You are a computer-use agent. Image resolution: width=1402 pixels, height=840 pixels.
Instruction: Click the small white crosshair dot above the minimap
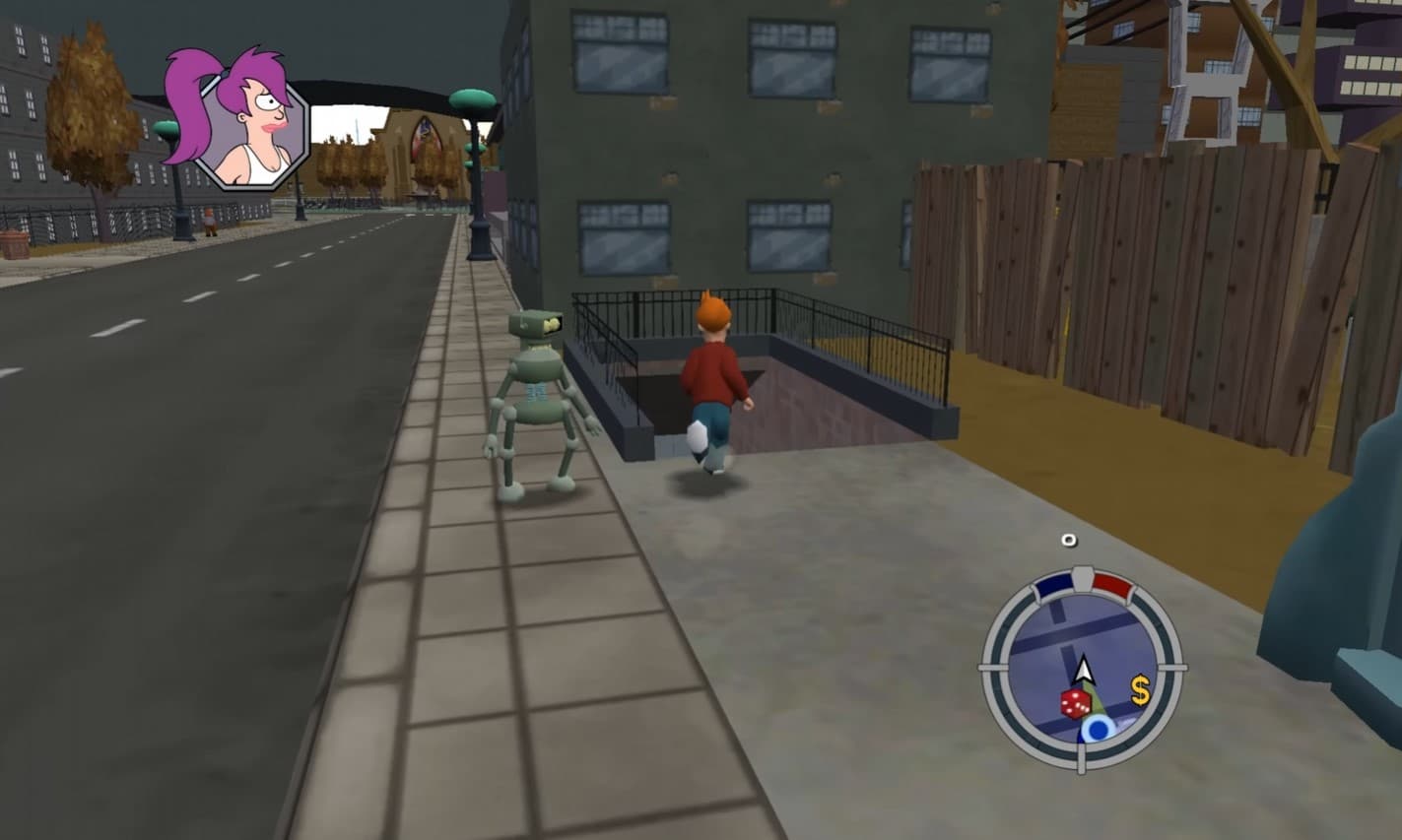pos(1067,538)
